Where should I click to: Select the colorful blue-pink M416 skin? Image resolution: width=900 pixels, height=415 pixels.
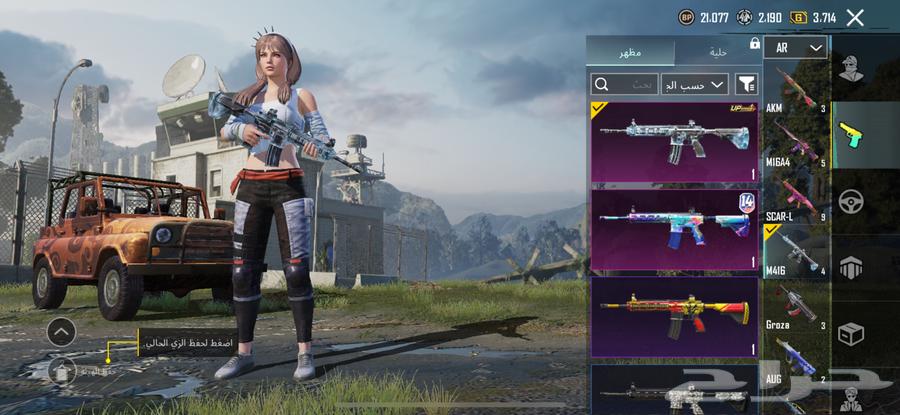click(674, 228)
